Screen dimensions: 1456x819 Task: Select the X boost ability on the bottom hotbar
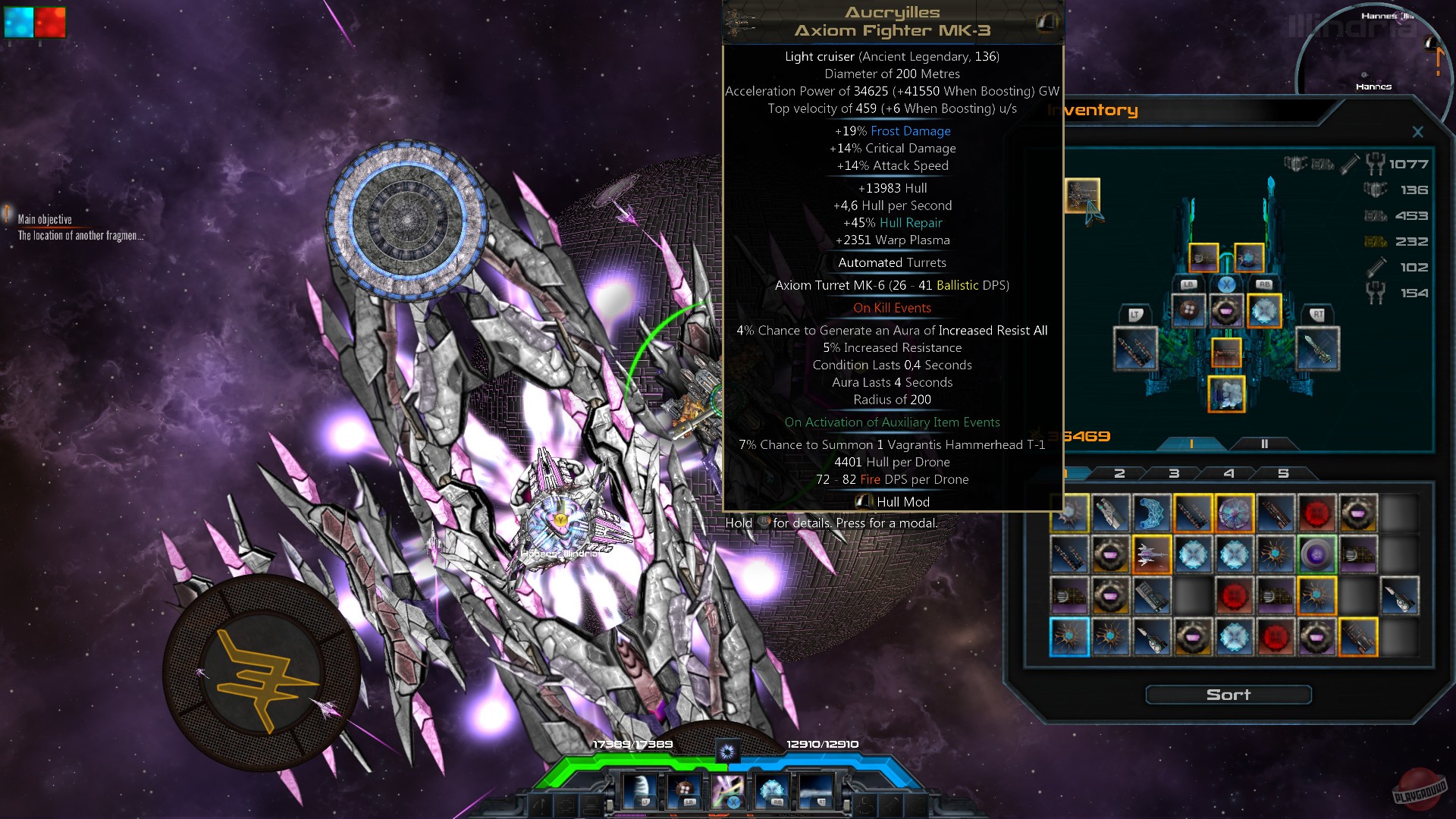(x=728, y=790)
